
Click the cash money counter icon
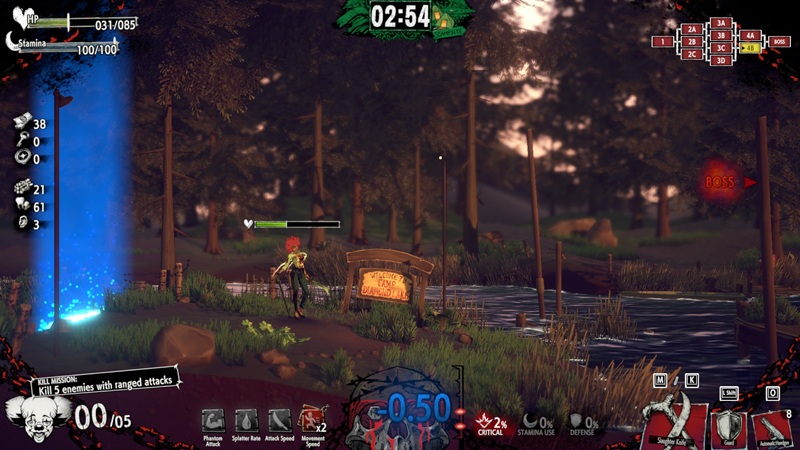point(21,124)
